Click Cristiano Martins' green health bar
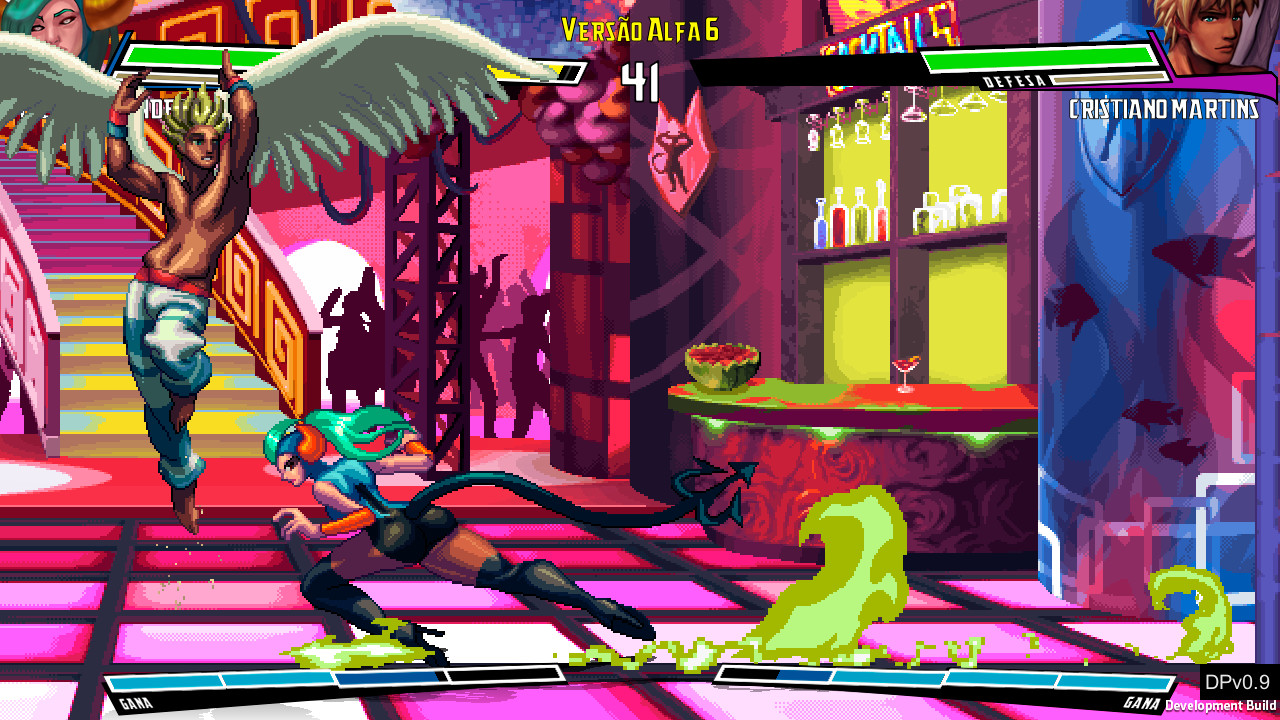The width and height of the screenshot is (1280, 720). pyautogui.click(x=1040, y=55)
